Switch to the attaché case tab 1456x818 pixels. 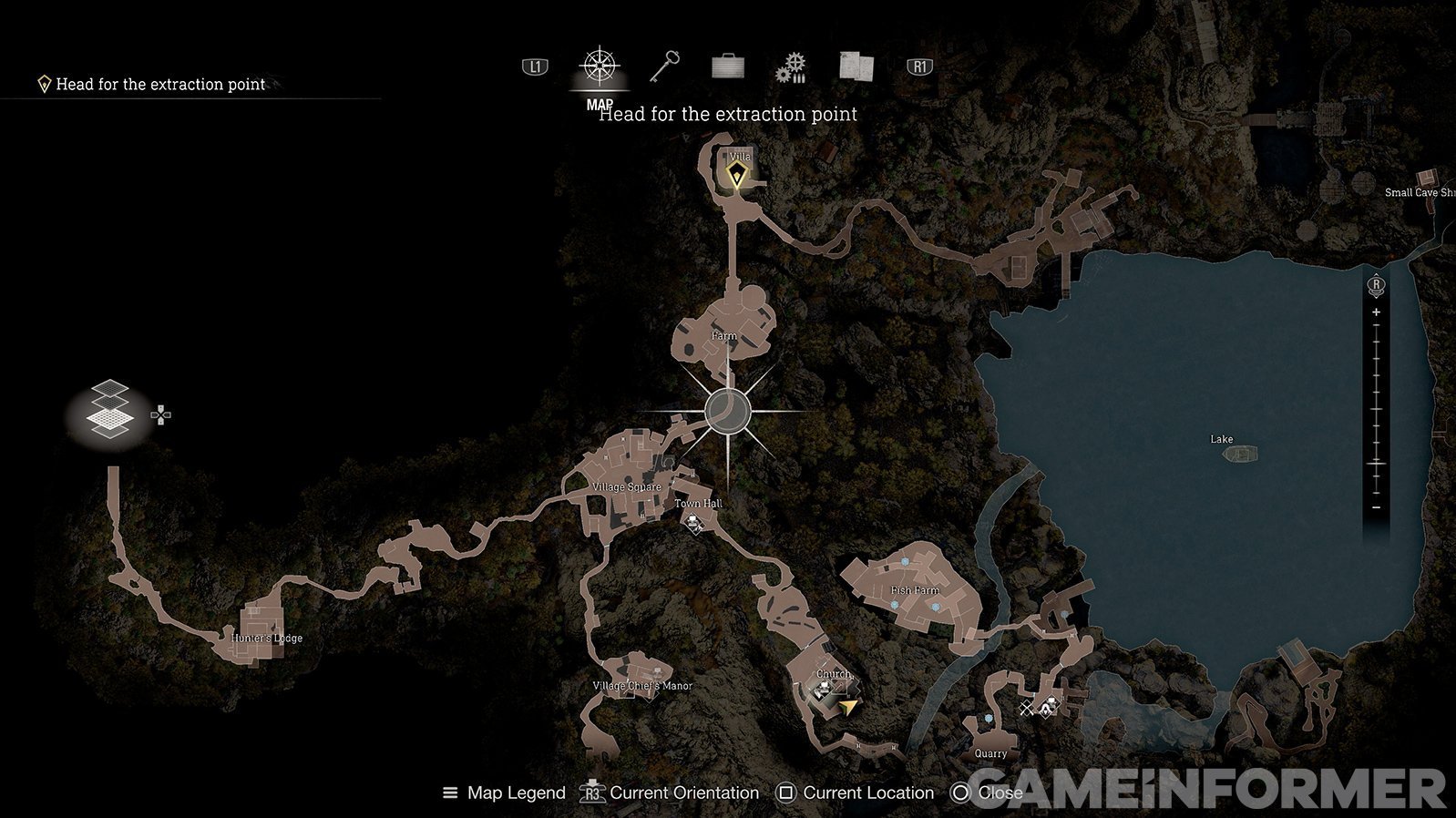click(x=727, y=66)
